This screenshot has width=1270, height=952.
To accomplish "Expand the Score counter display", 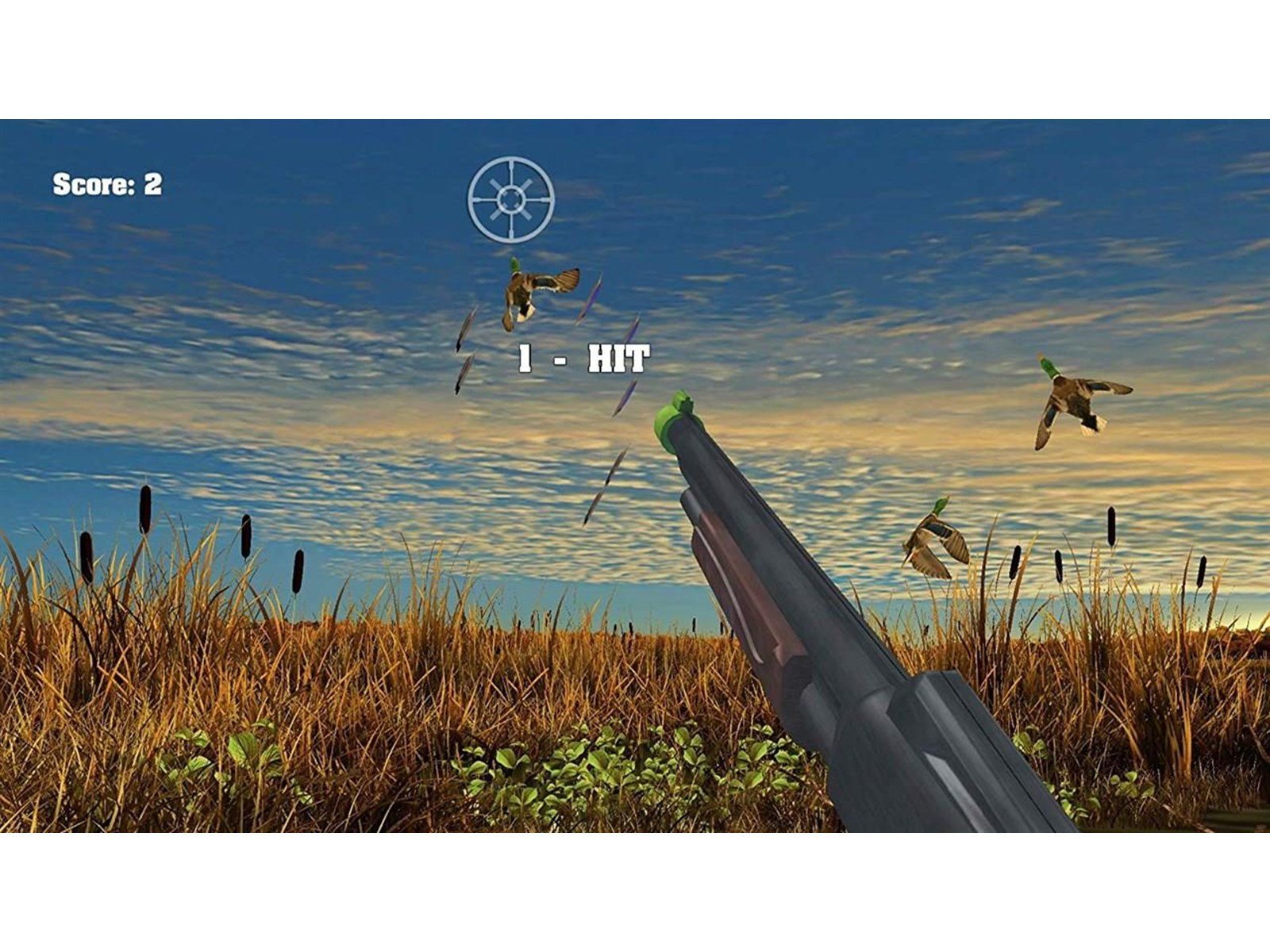I will 106,184.
